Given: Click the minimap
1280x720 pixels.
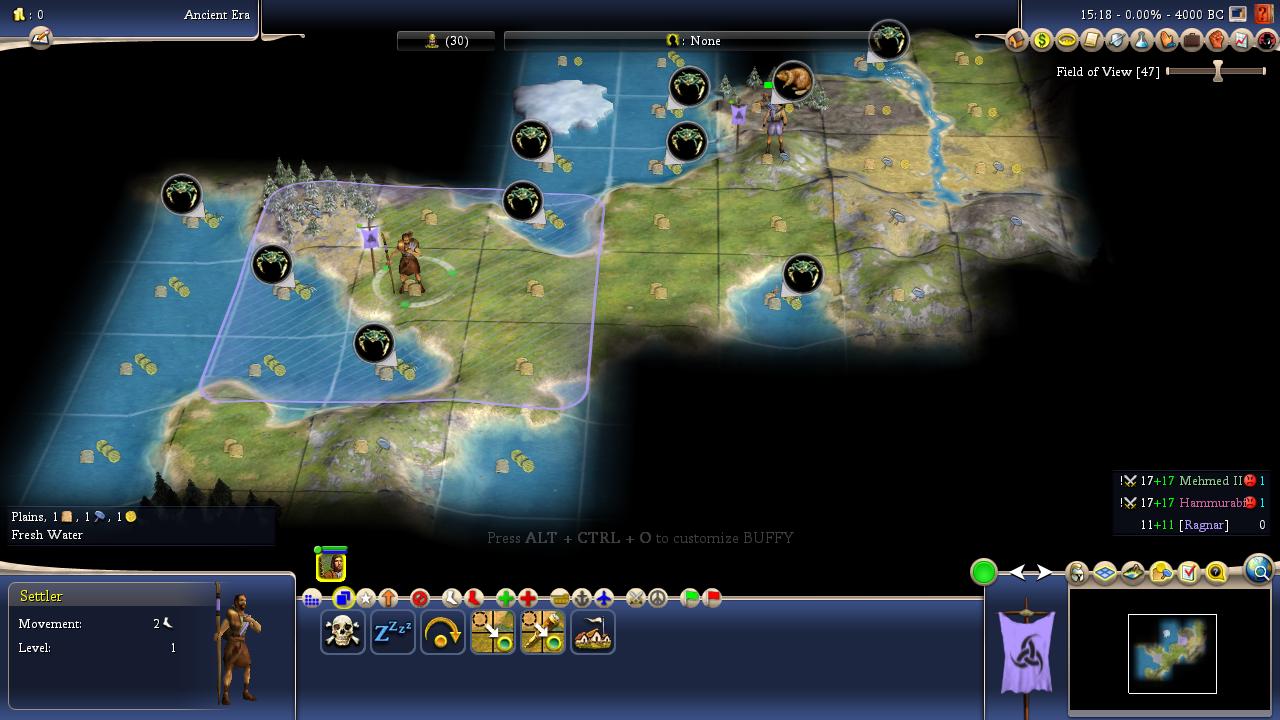Looking at the screenshot, I should click(x=1172, y=653).
